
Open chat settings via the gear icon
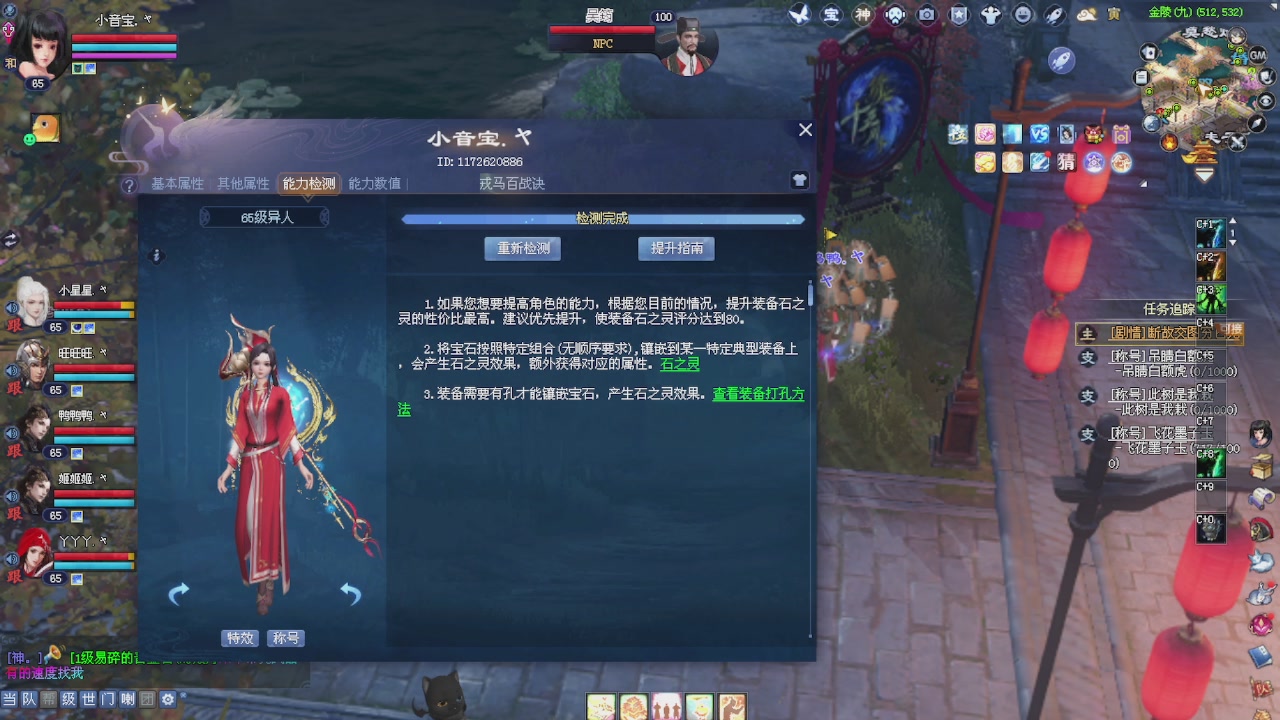[166, 700]
